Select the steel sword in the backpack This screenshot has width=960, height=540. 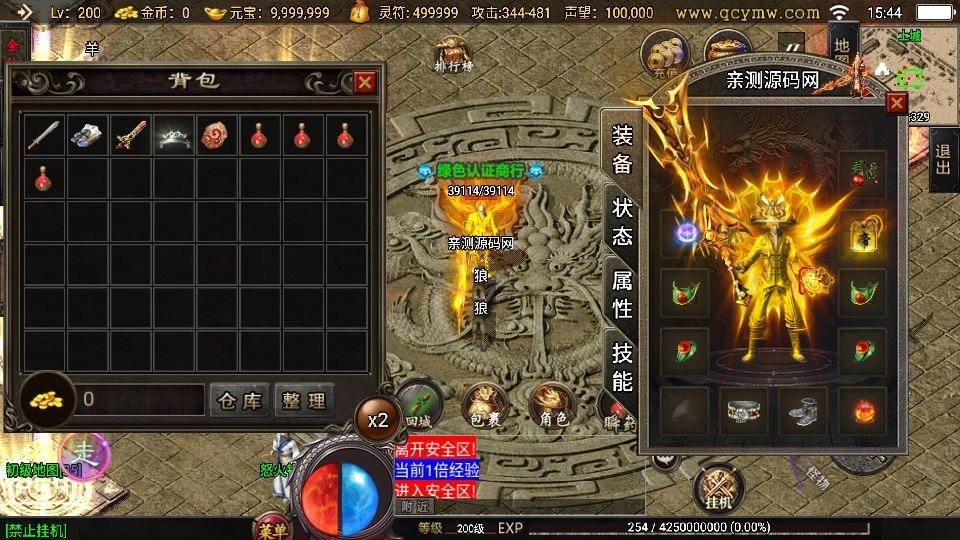coord(43,134)
